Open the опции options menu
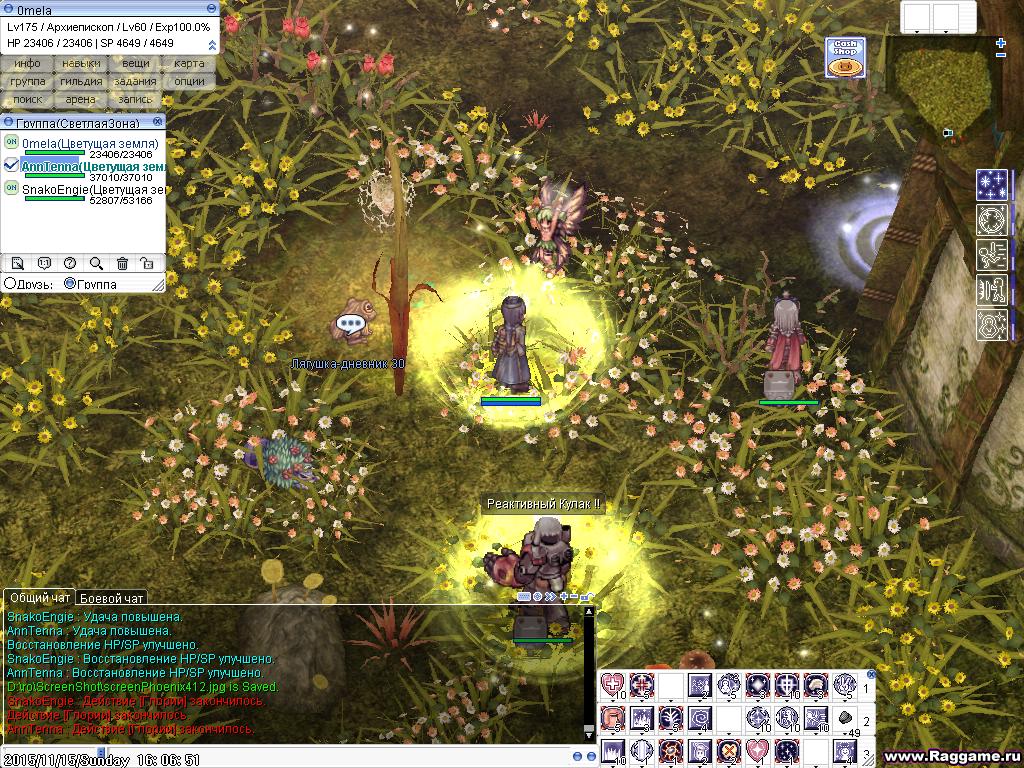 [x=189, y=81]
